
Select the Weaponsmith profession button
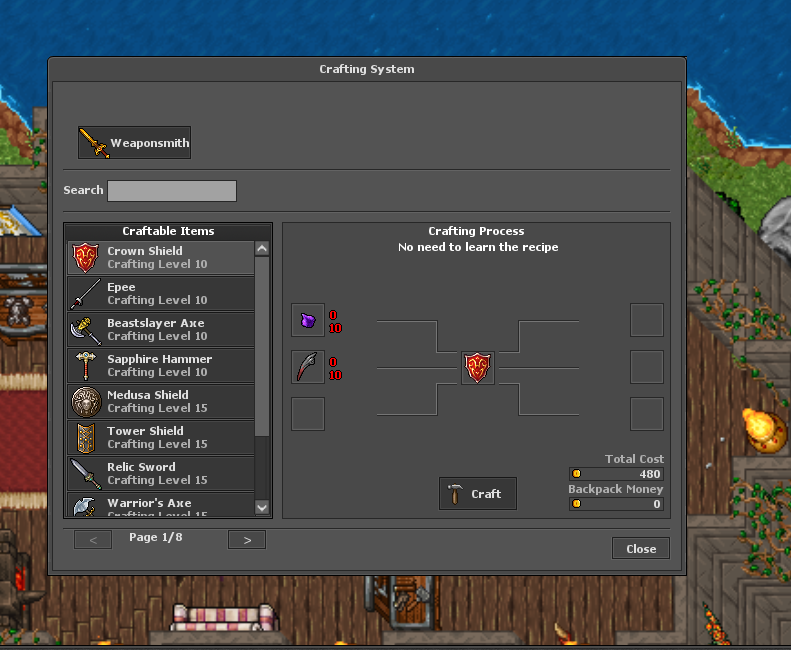(134, 143)
